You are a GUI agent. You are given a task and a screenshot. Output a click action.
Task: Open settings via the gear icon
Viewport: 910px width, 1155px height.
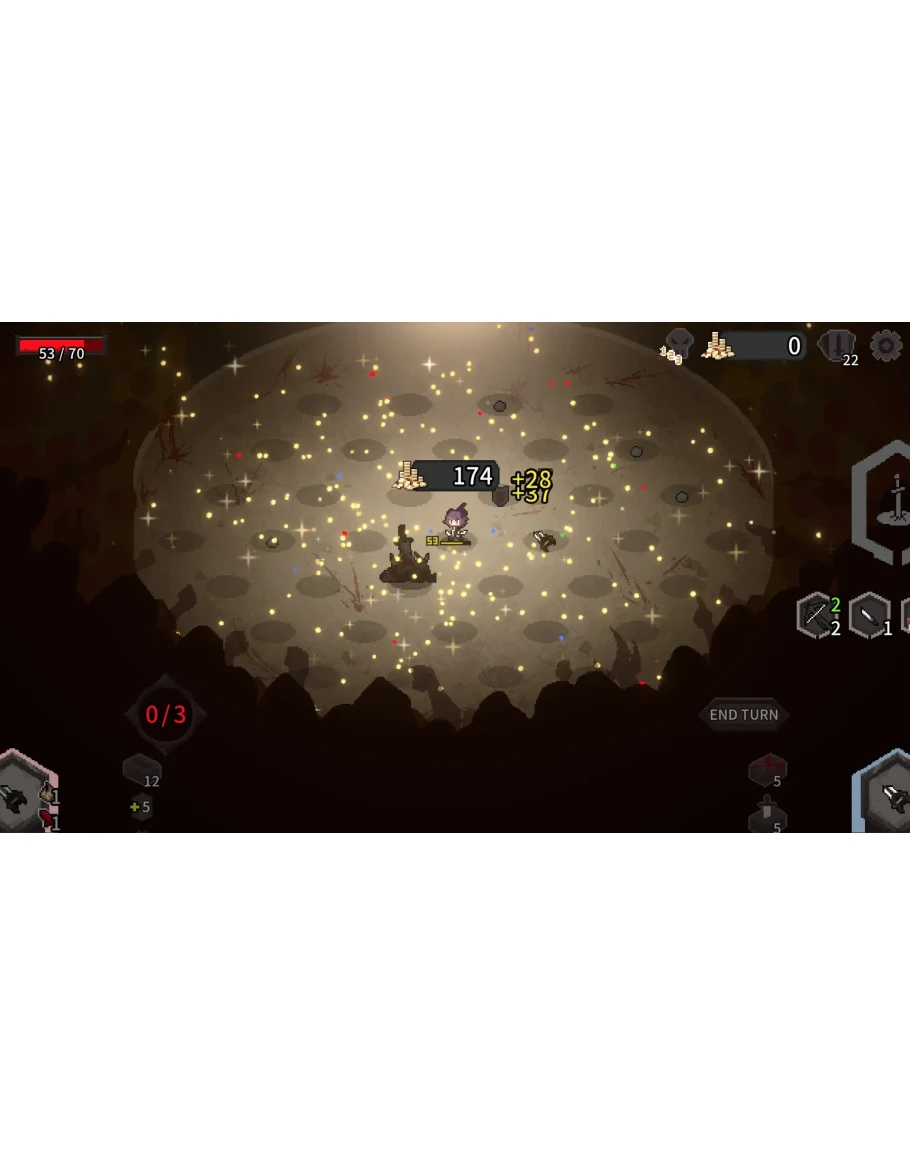click(885, 346)
